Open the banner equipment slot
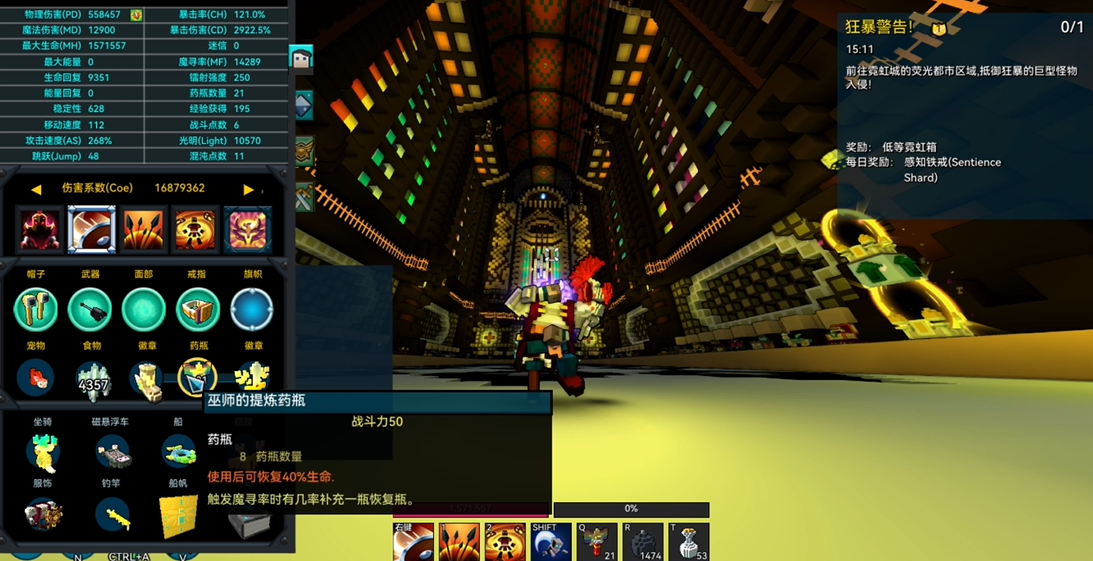The height and width of the screenshot is (561, 1093). (252, 309)
